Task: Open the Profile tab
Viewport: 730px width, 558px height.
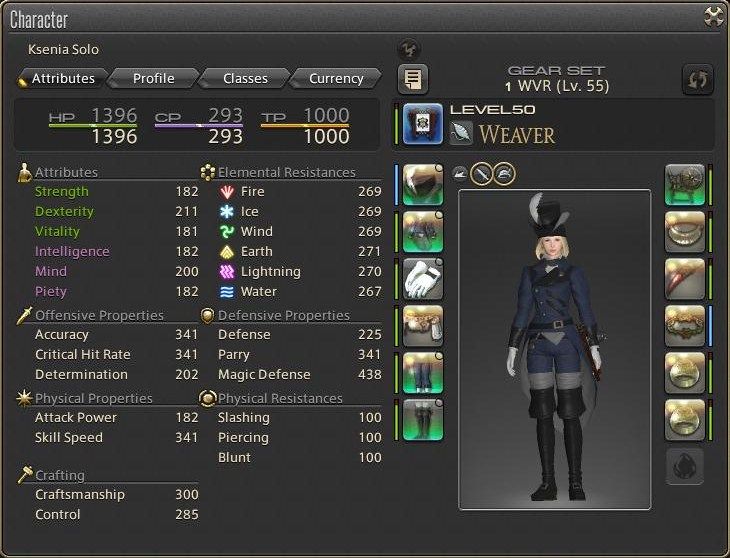Action: coord(153,78)
